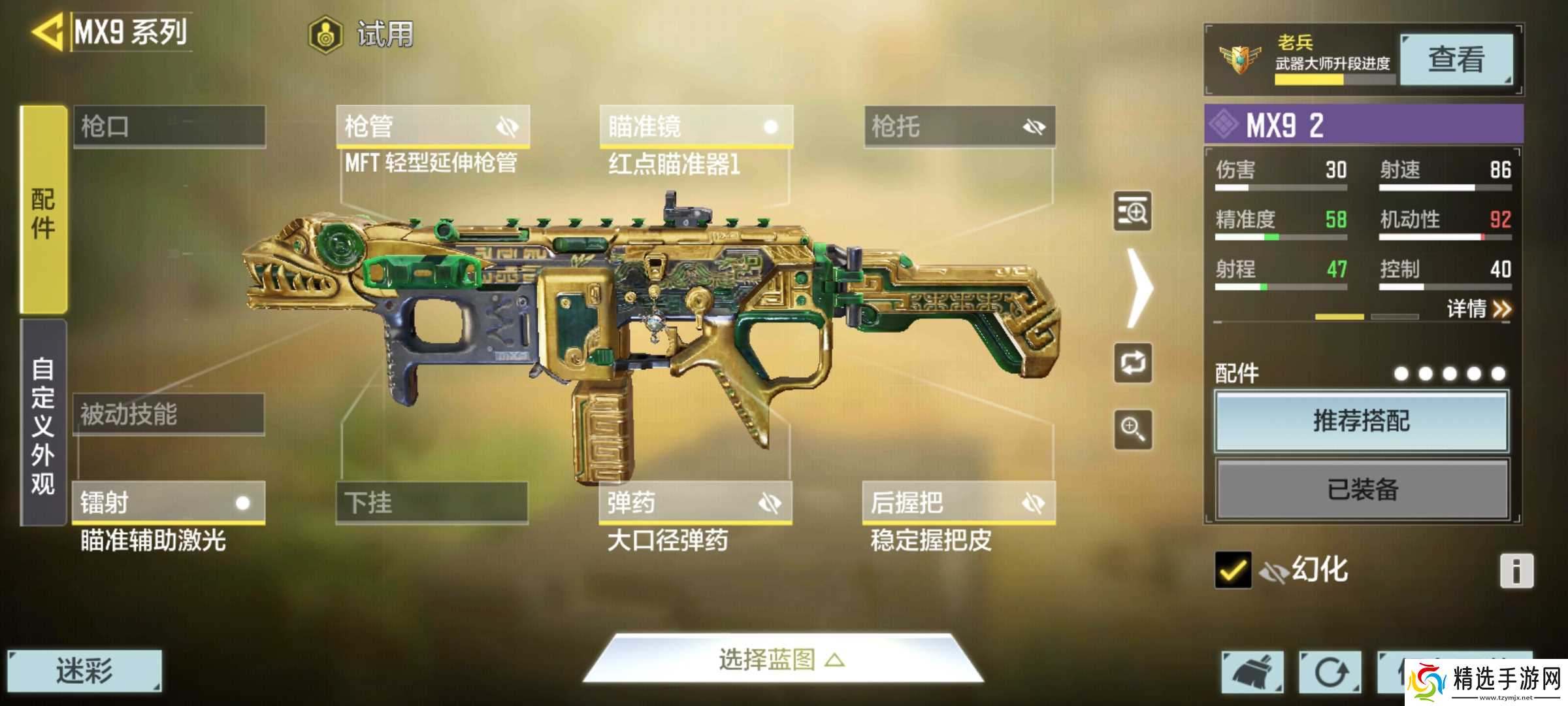The width and height of the screenshot is (1568, 706).
Task: Click the 武器大师升段进度 progress bar
Action: [1333, 80]
